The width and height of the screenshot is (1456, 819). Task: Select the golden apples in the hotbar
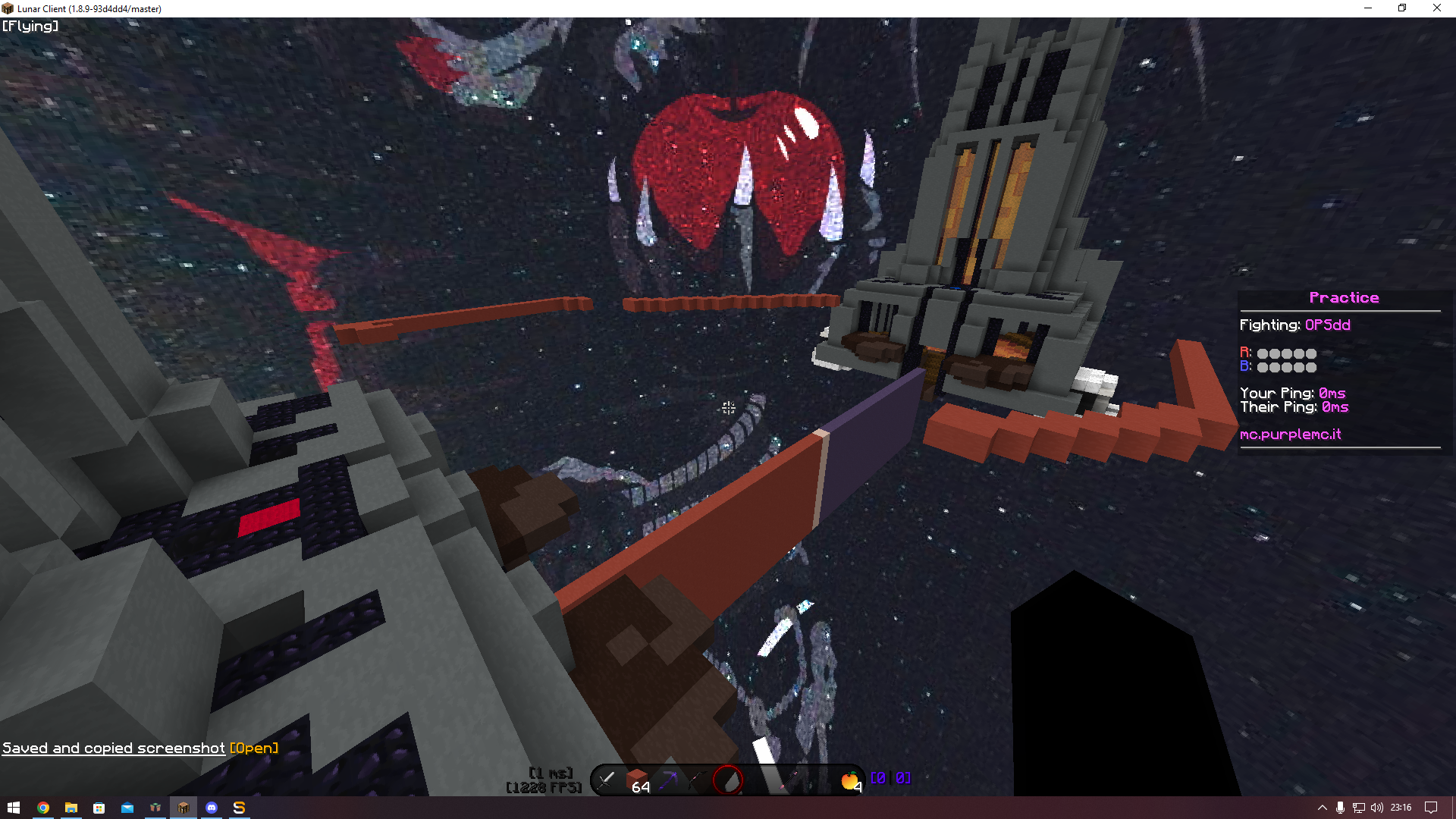850,779
